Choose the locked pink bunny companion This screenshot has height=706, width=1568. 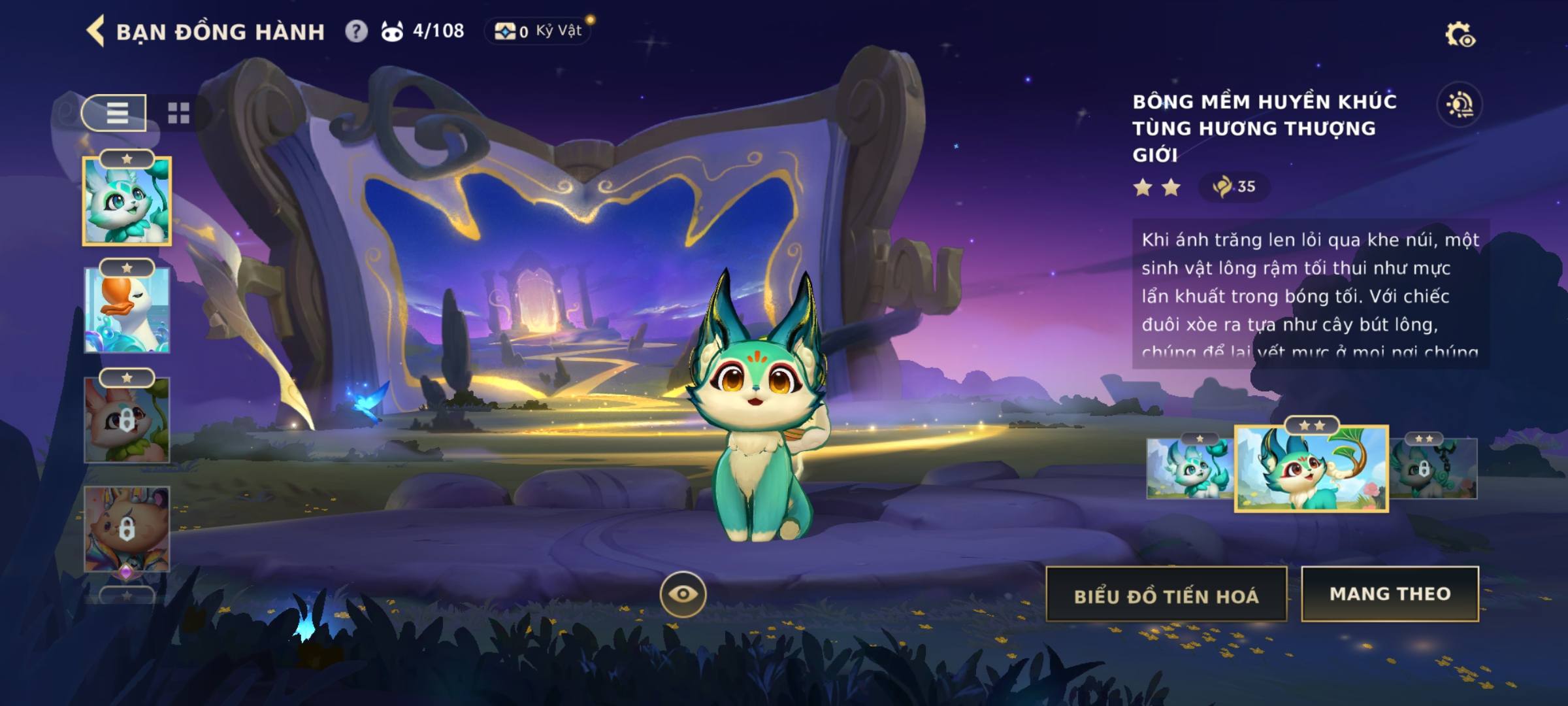point(127,420)
